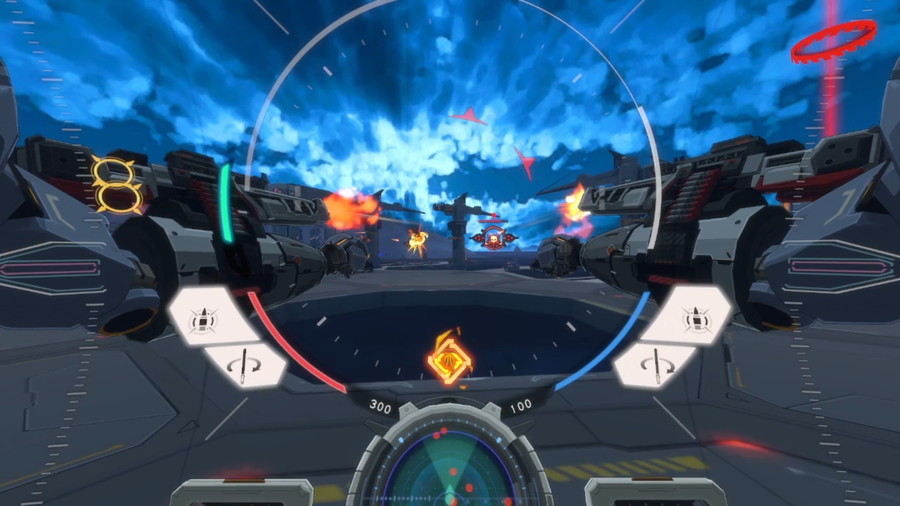Click the yellow horned emblem marker
This screenshot has width=900, height=506.
(116, 184)
